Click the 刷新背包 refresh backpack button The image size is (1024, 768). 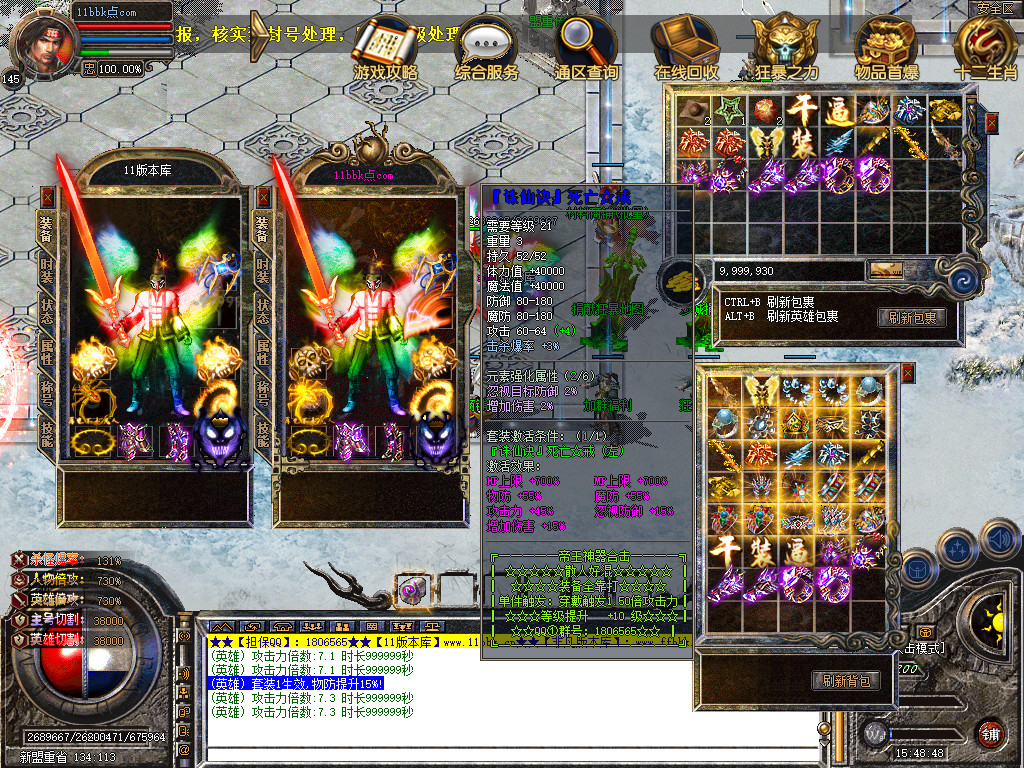846,681
